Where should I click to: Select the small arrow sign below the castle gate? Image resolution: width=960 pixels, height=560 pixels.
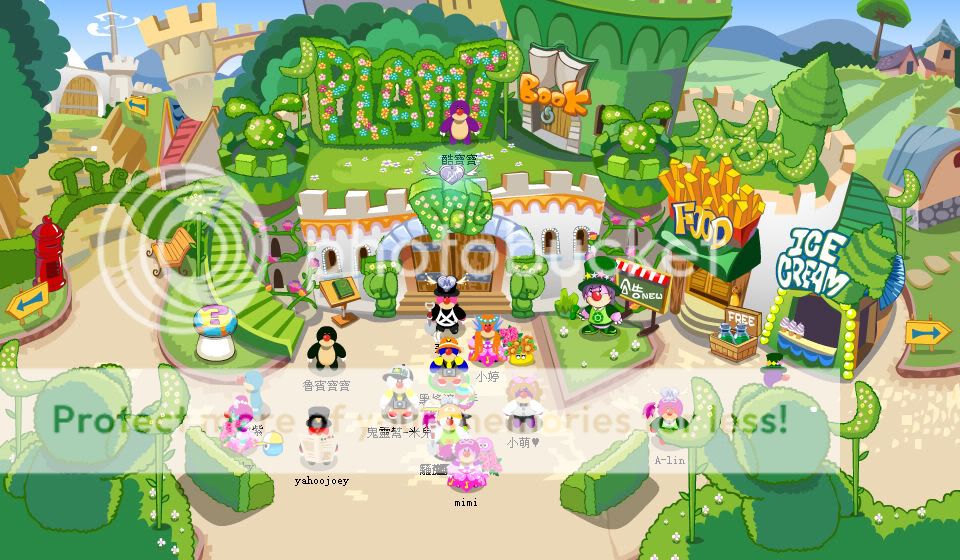click(136, 104)
